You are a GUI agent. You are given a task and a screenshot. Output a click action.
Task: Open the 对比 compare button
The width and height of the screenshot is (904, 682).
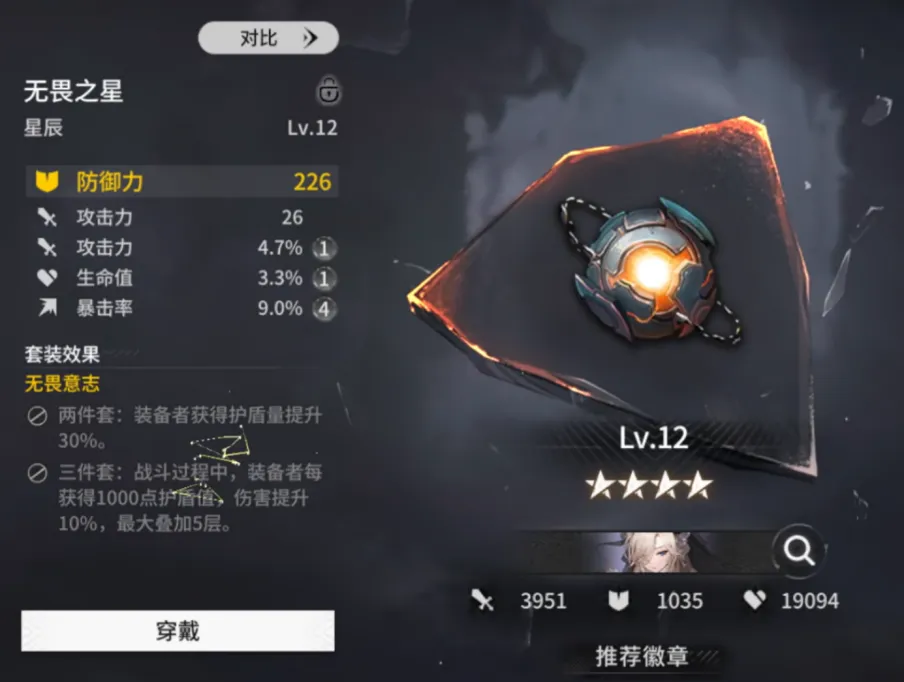pyautogui.click(x=268, y=38)
